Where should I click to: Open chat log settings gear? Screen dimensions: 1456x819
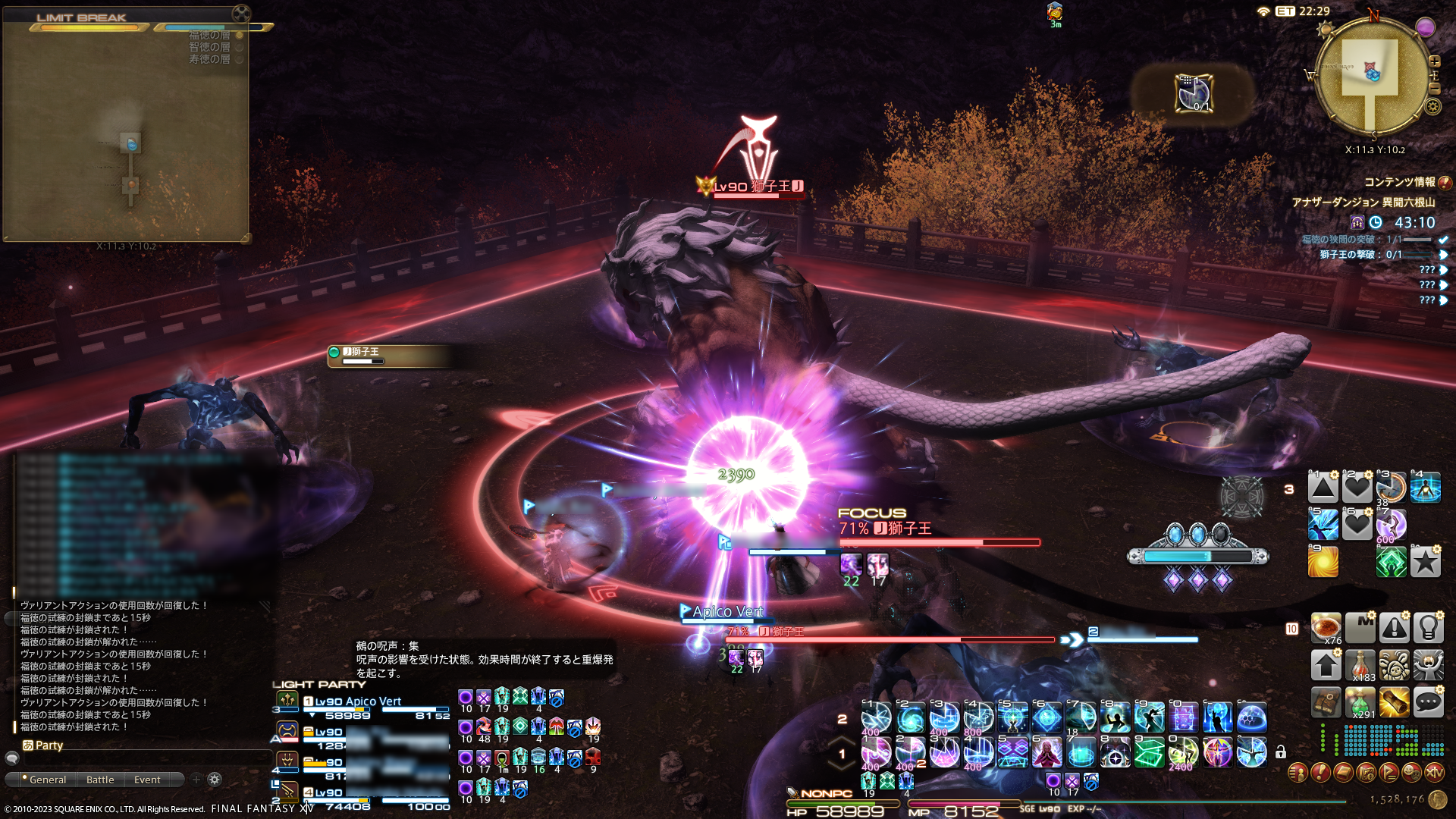click(x=215, y=780)
